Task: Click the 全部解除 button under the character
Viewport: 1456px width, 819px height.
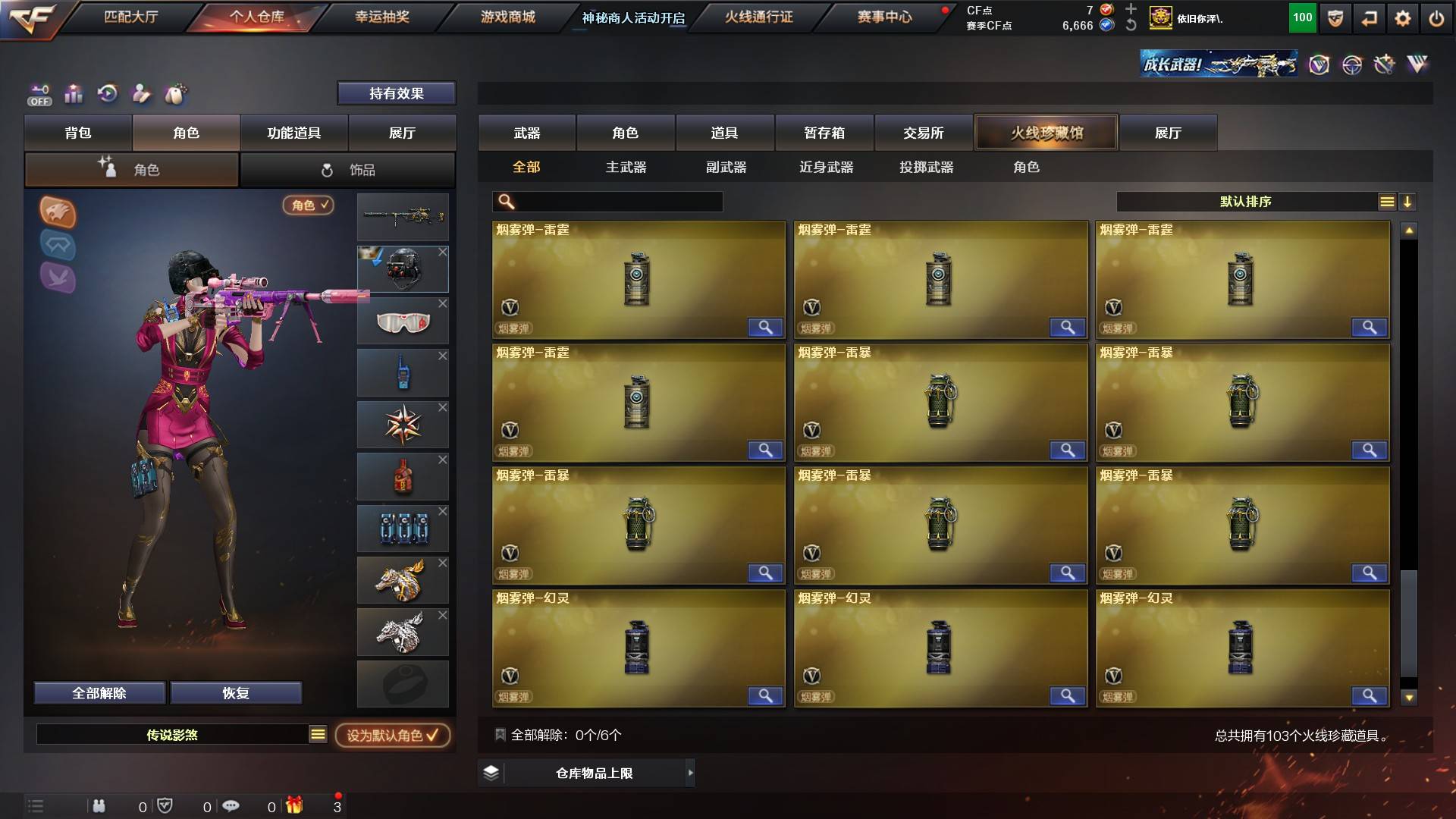Action: point(99,692)
